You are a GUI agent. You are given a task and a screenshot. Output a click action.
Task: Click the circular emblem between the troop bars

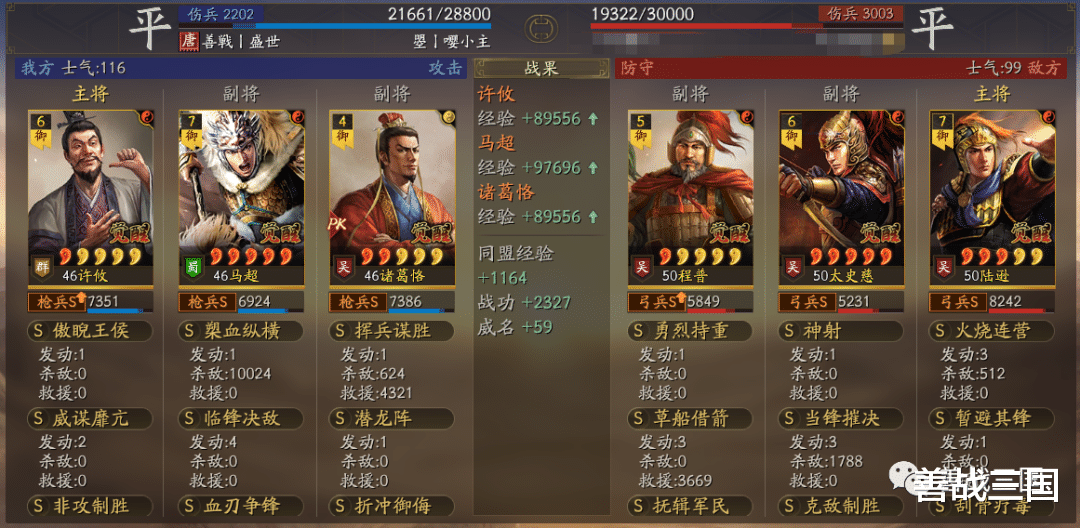click(541, 24)
